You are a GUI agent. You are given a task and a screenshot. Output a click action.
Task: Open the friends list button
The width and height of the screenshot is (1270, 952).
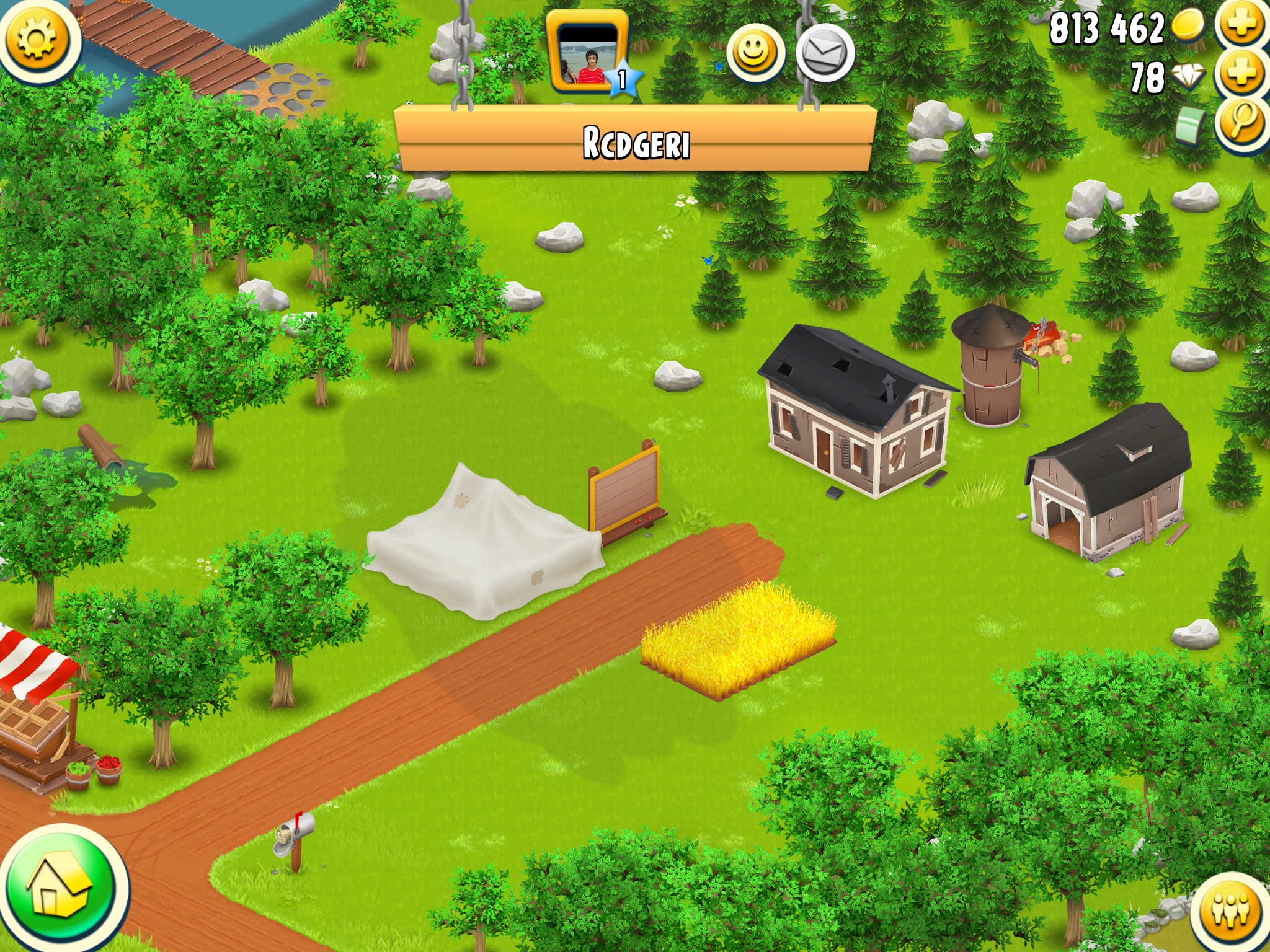point(1230,911)
